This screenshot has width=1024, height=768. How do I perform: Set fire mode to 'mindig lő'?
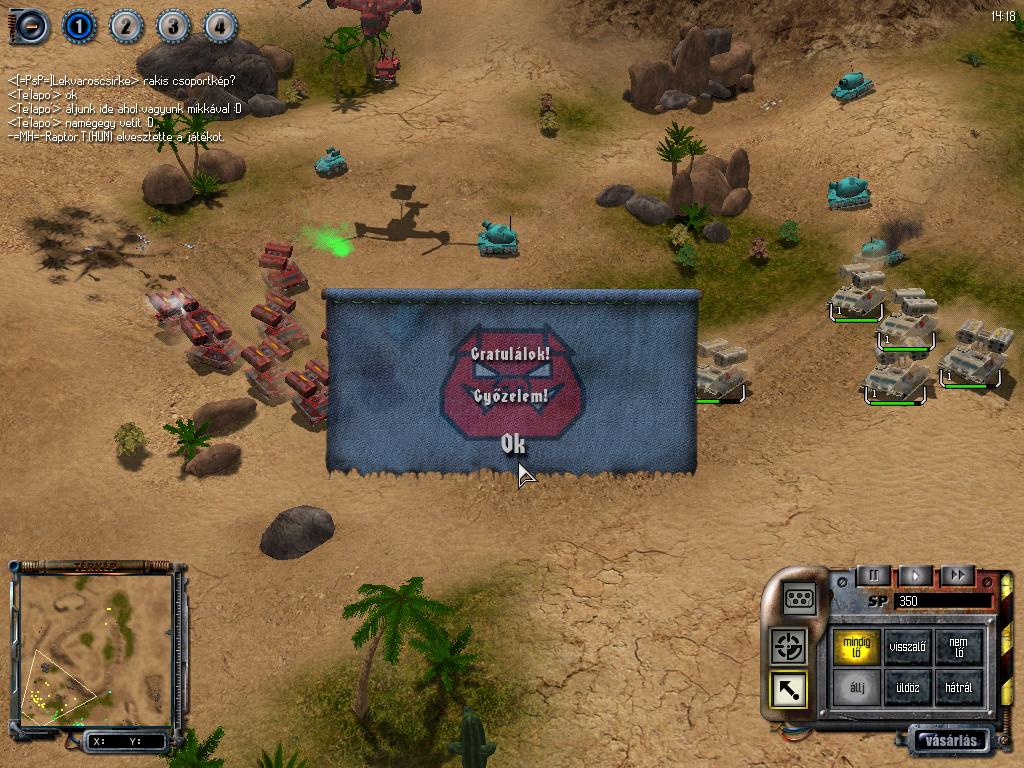[857, 646]
